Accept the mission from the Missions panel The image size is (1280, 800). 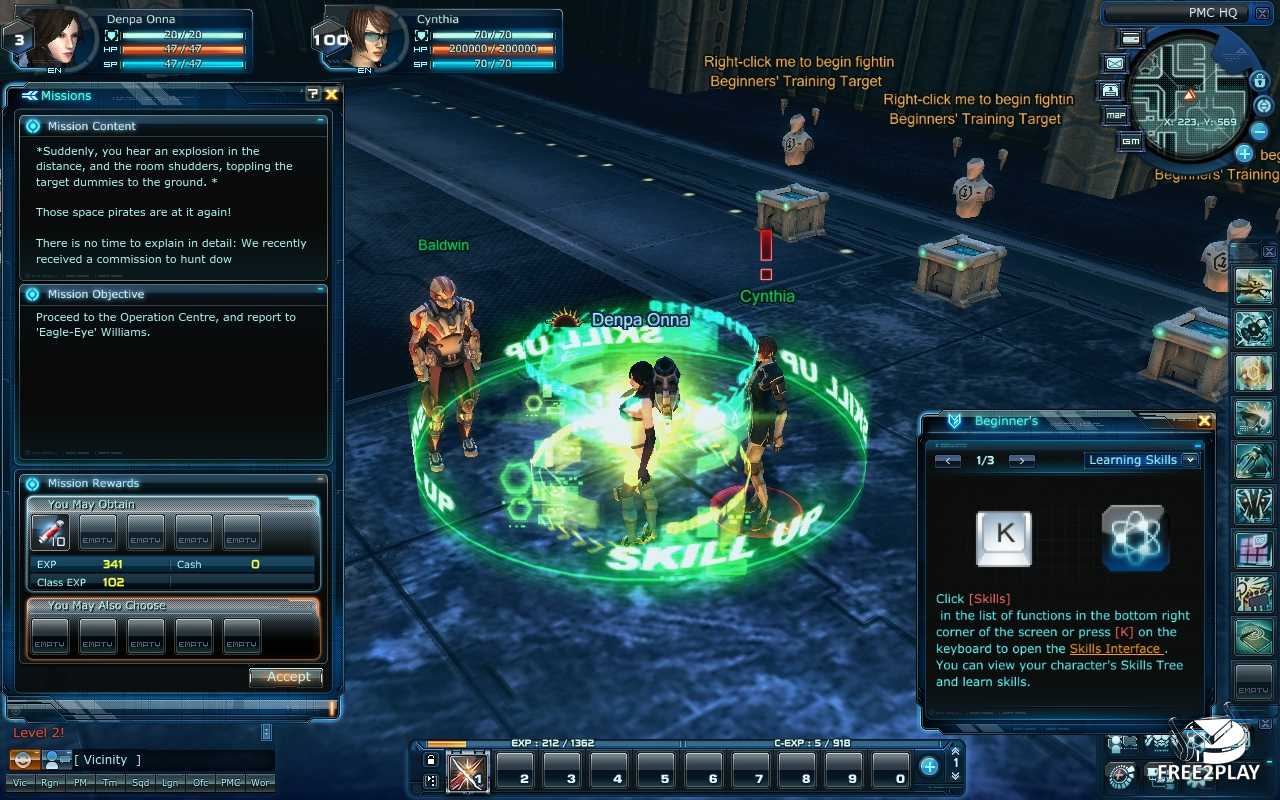click(287, 677)
